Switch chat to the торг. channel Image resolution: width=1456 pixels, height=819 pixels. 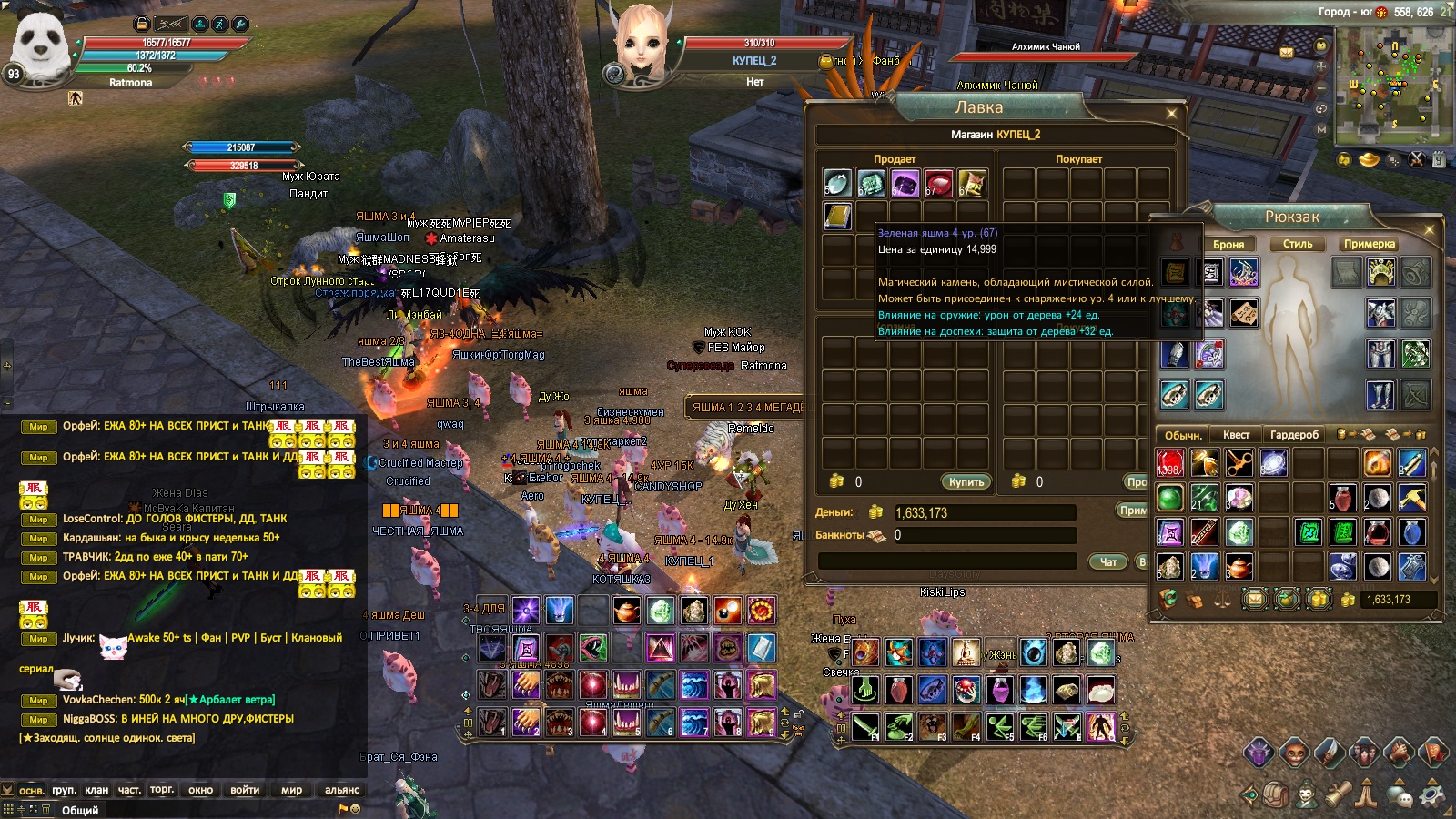(x=162, y=790)
